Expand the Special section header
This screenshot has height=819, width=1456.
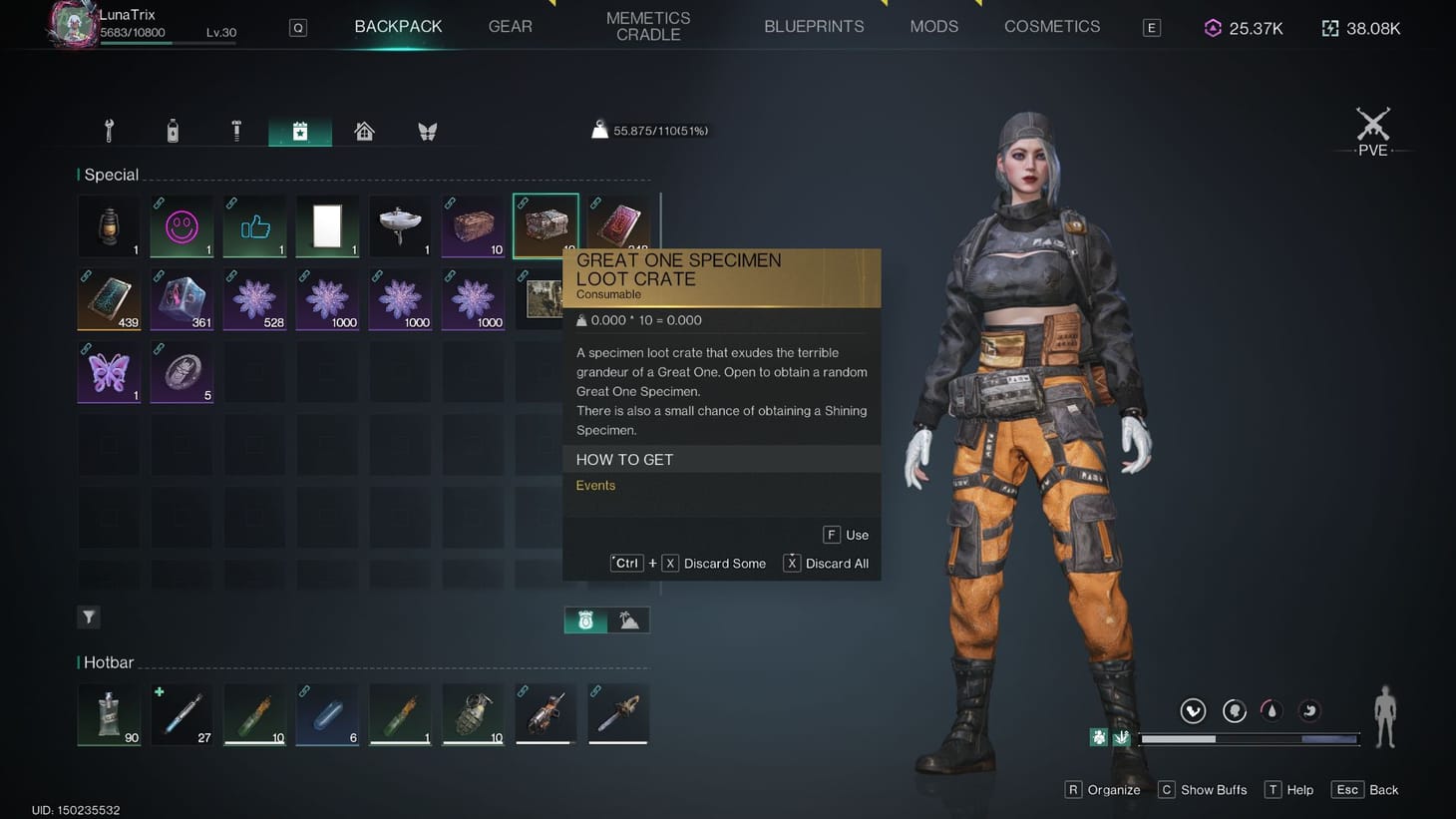pos(111,174)
